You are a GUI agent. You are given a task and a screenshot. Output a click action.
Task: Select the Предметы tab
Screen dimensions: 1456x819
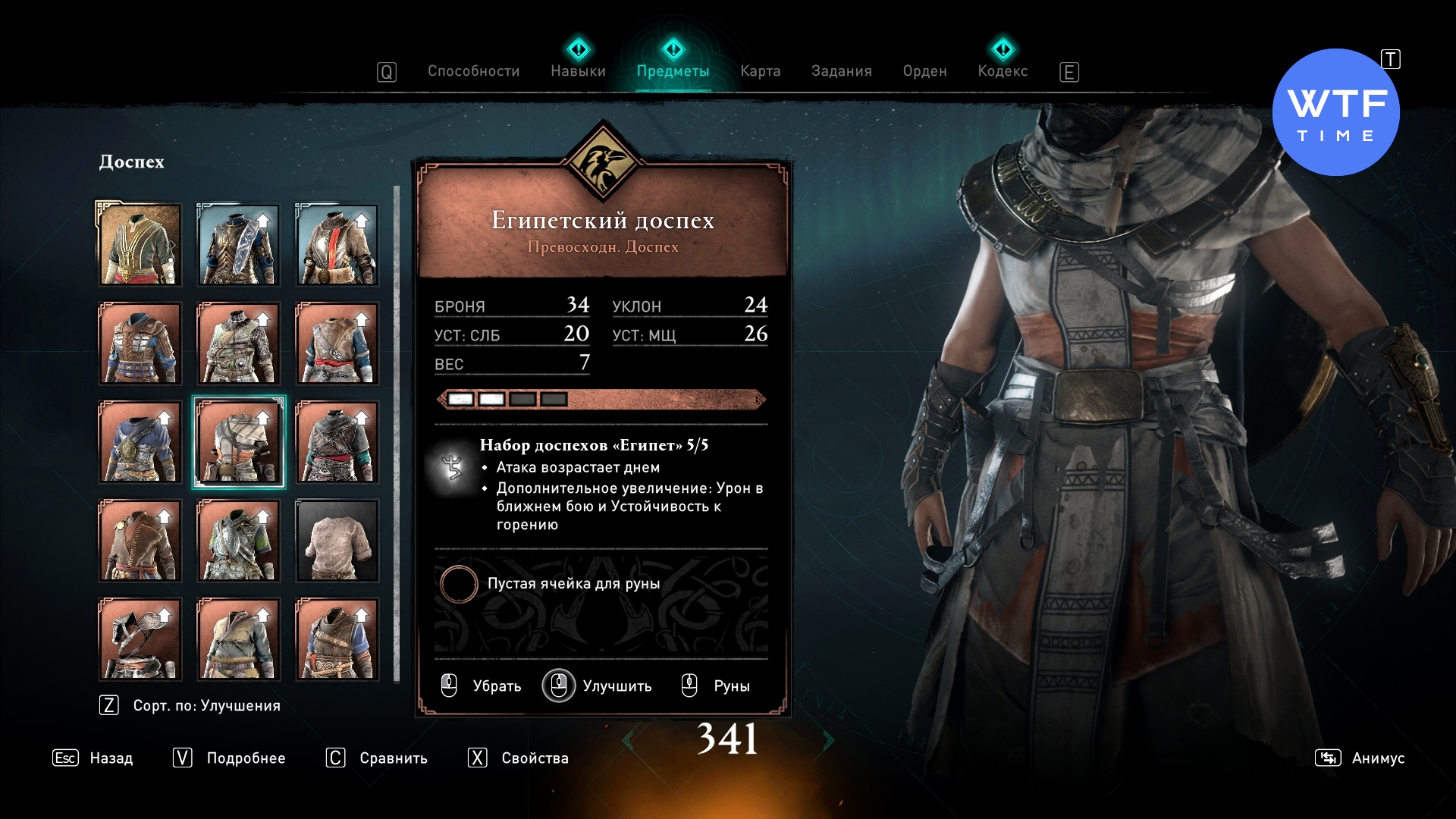pyautogui.click(x=673, y=71)
